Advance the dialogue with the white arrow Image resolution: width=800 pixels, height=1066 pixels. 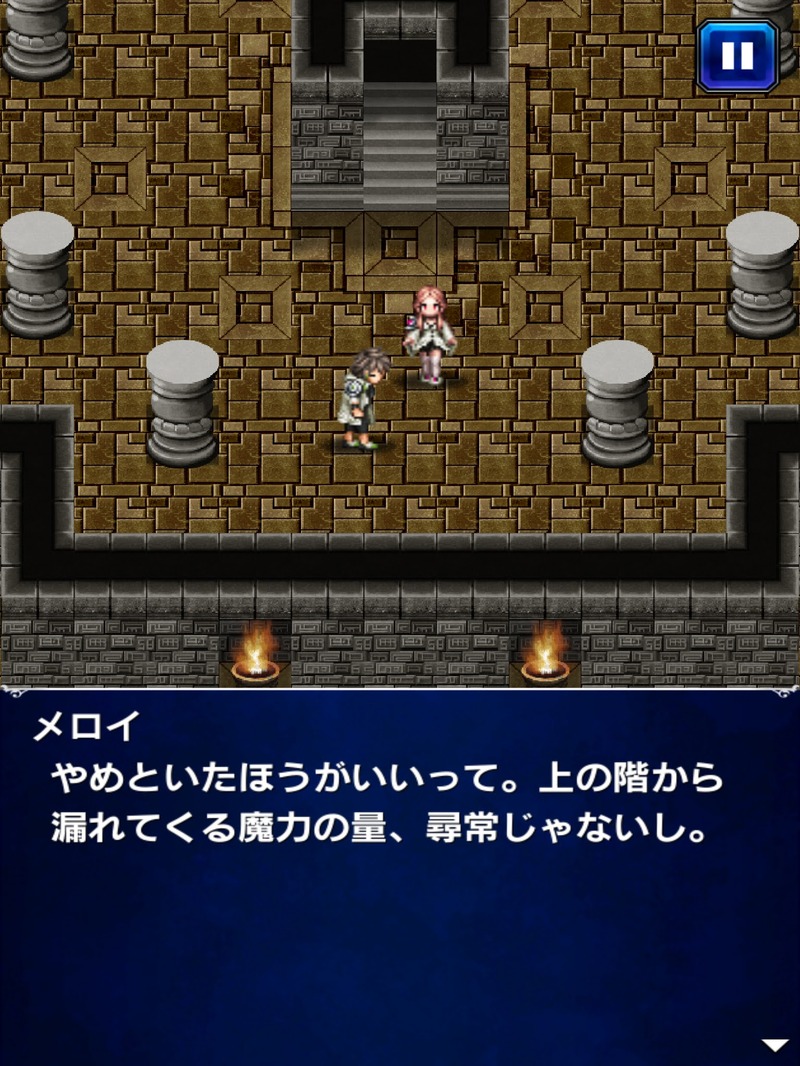775,1045
